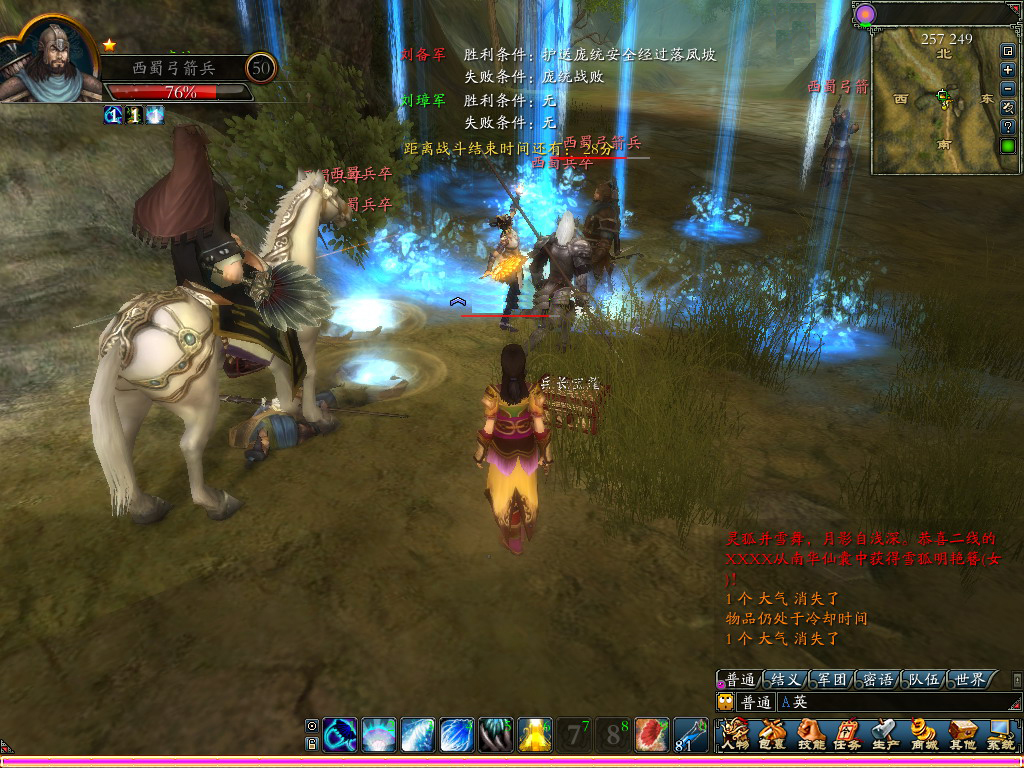Open the 其他 treasure chest menu
Screen dimensions: 1024x768
coord(962,734)
